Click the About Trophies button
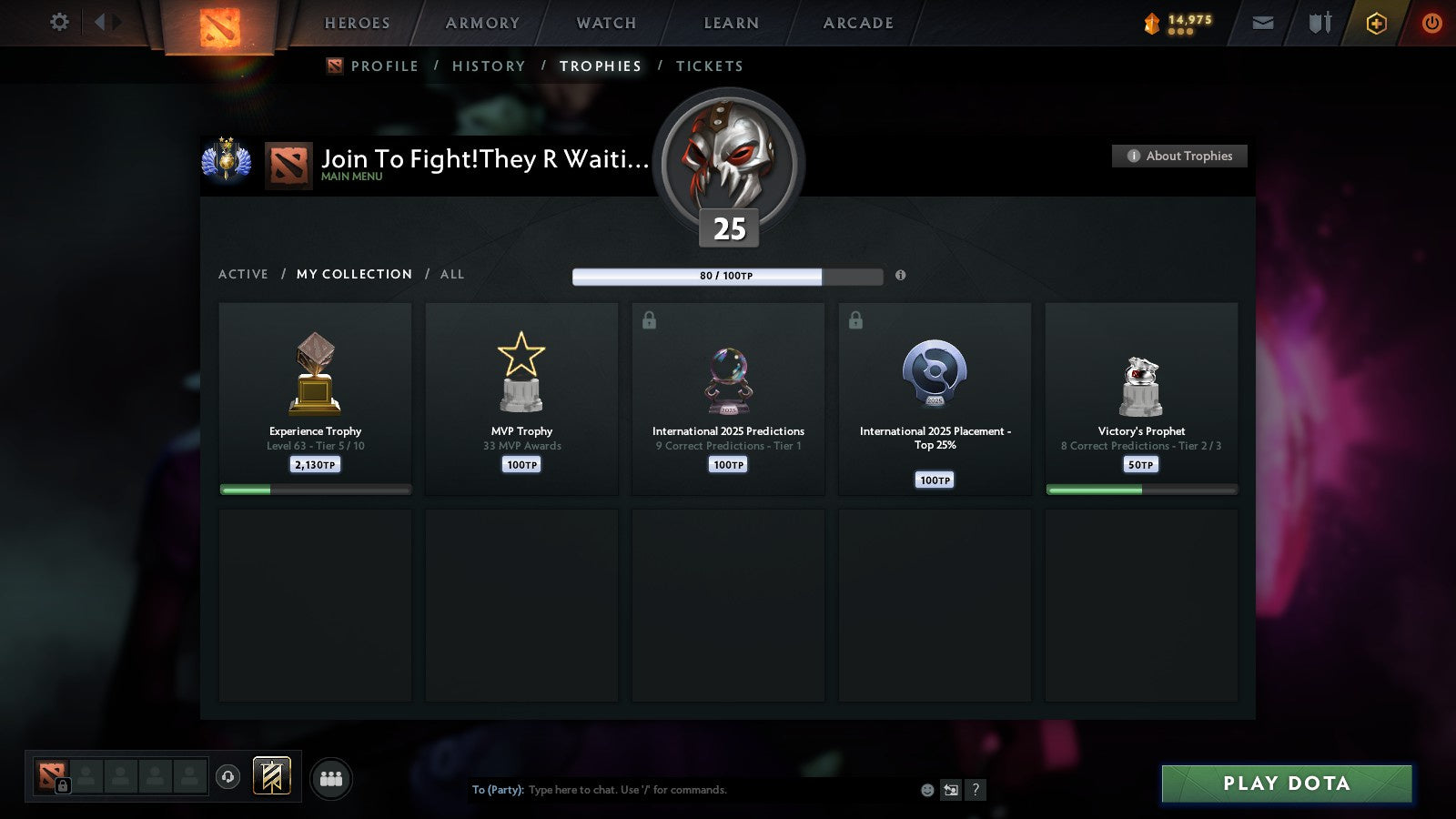 [1179, 156]
